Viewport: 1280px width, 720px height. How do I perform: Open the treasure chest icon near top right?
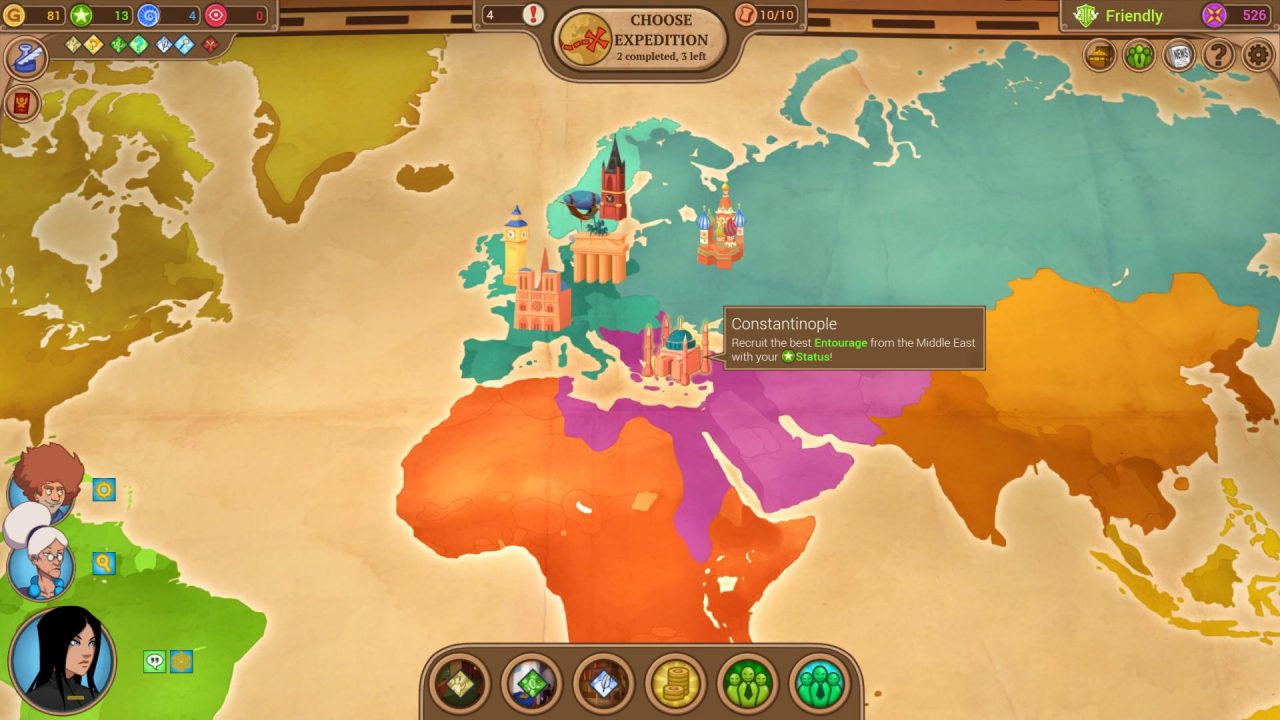click(1097, 56)
